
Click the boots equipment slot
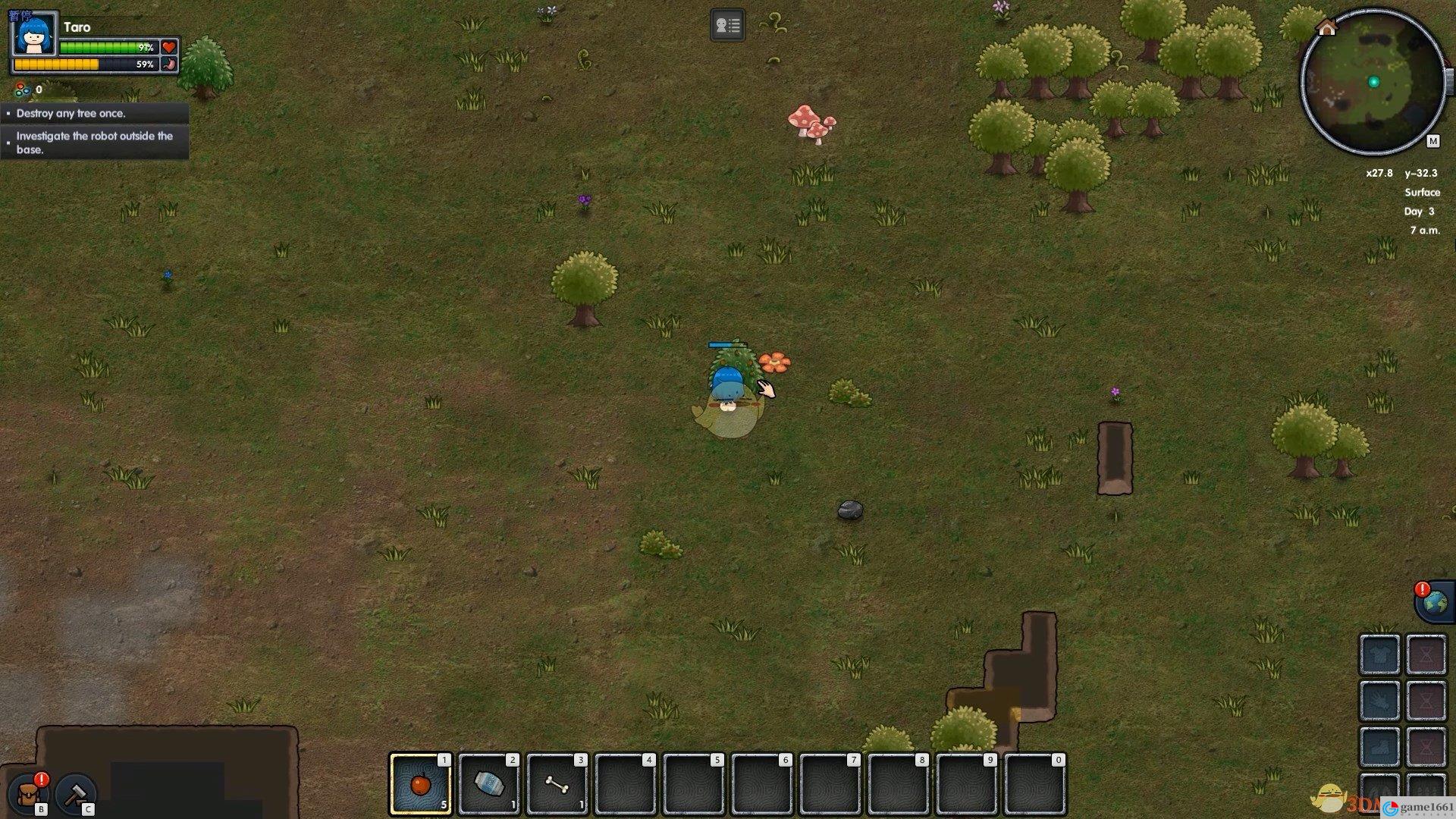[1379, 746]
